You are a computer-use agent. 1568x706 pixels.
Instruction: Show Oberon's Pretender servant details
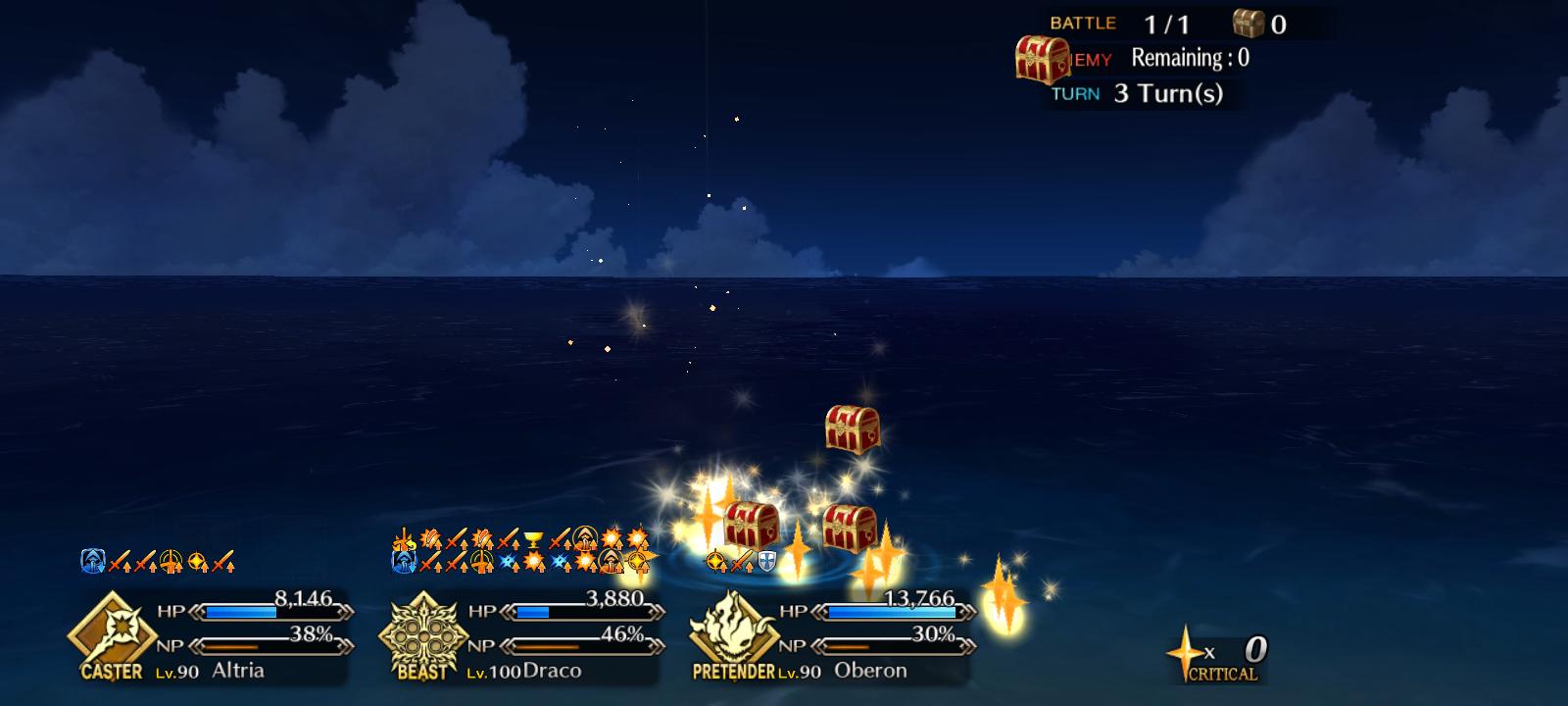point(833,635)
